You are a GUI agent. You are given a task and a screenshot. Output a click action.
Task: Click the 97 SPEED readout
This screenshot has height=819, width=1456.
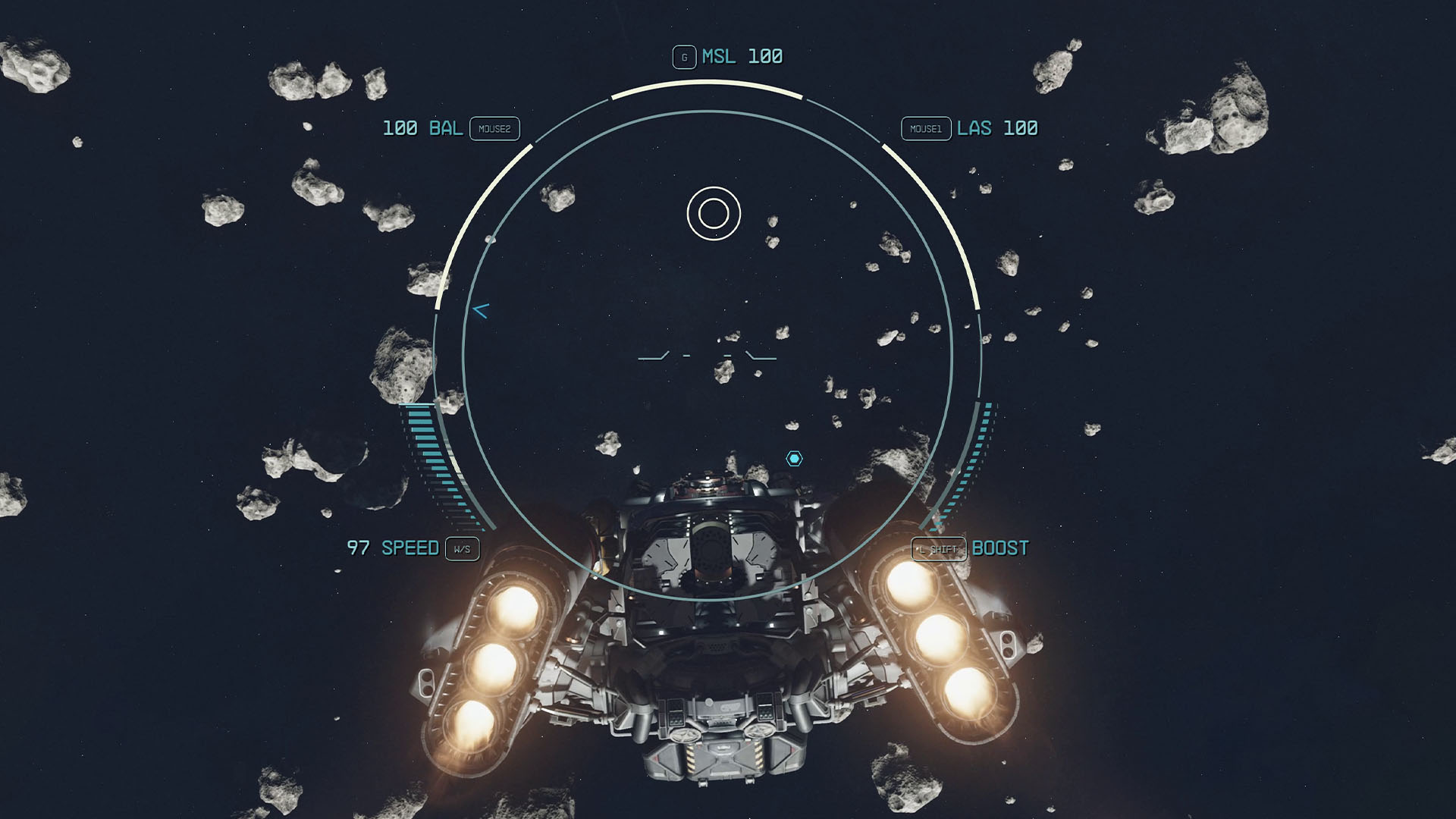[x=394, y=548]
